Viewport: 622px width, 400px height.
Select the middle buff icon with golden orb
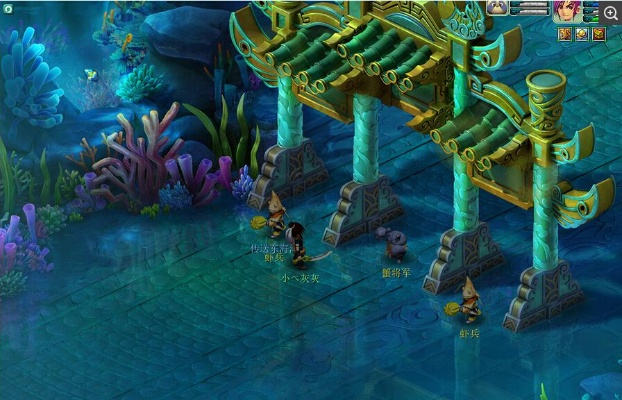pos(582,34)
